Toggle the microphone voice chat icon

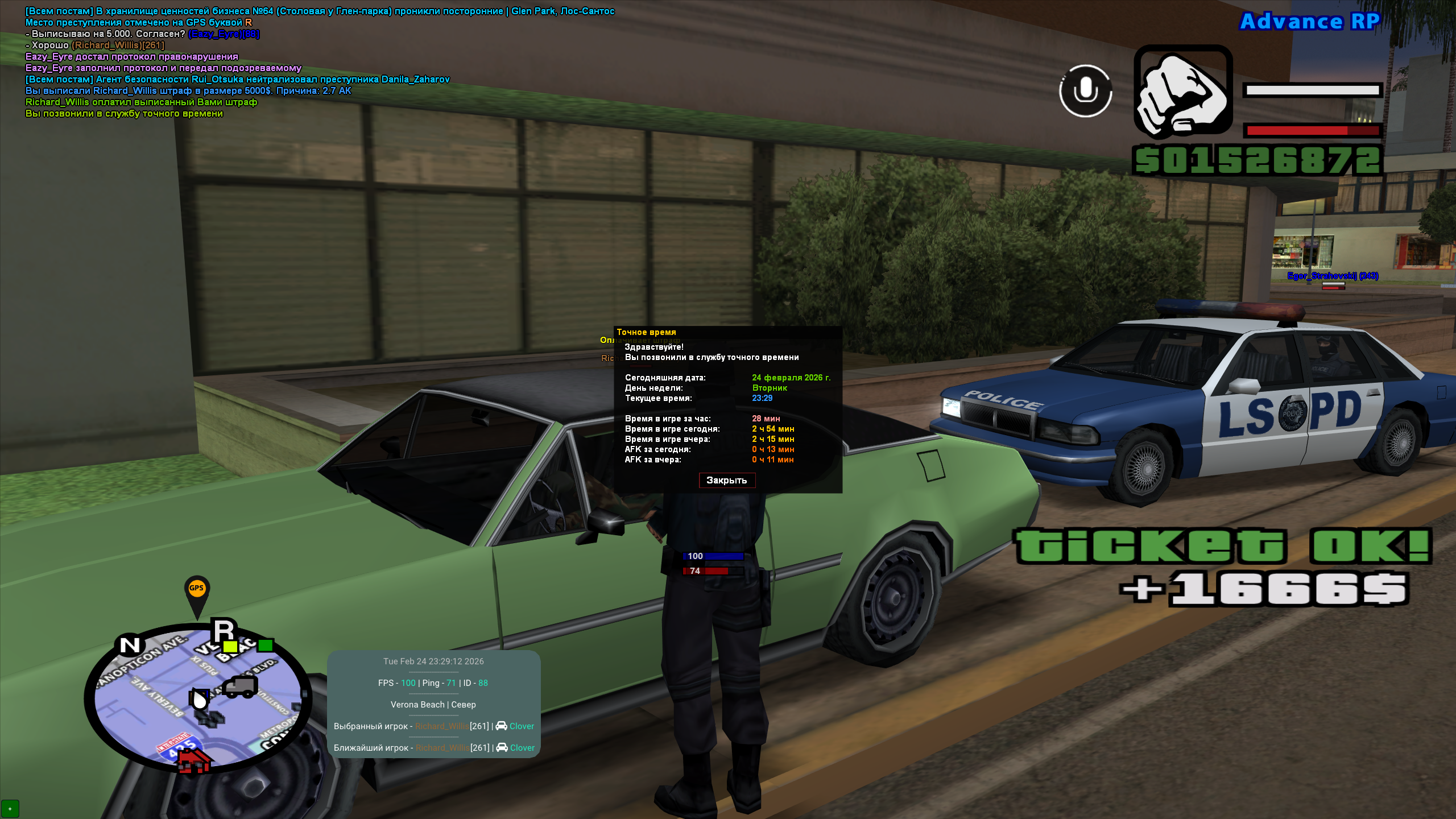click(1085, 91)
